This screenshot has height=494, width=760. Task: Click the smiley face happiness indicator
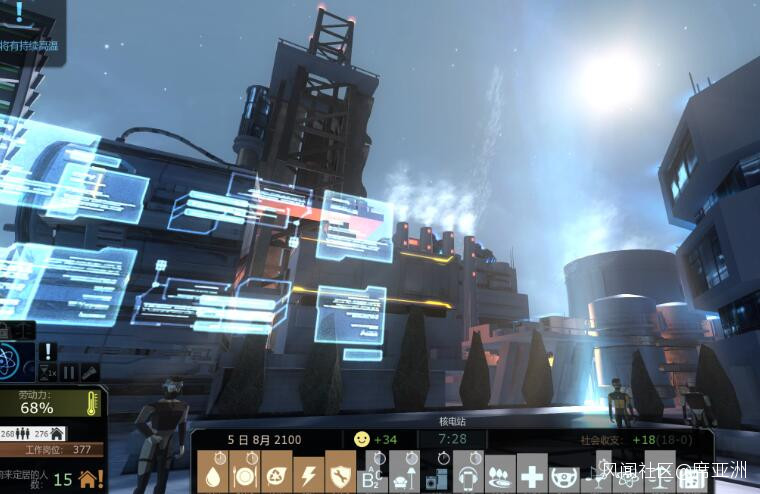point(361,439)
